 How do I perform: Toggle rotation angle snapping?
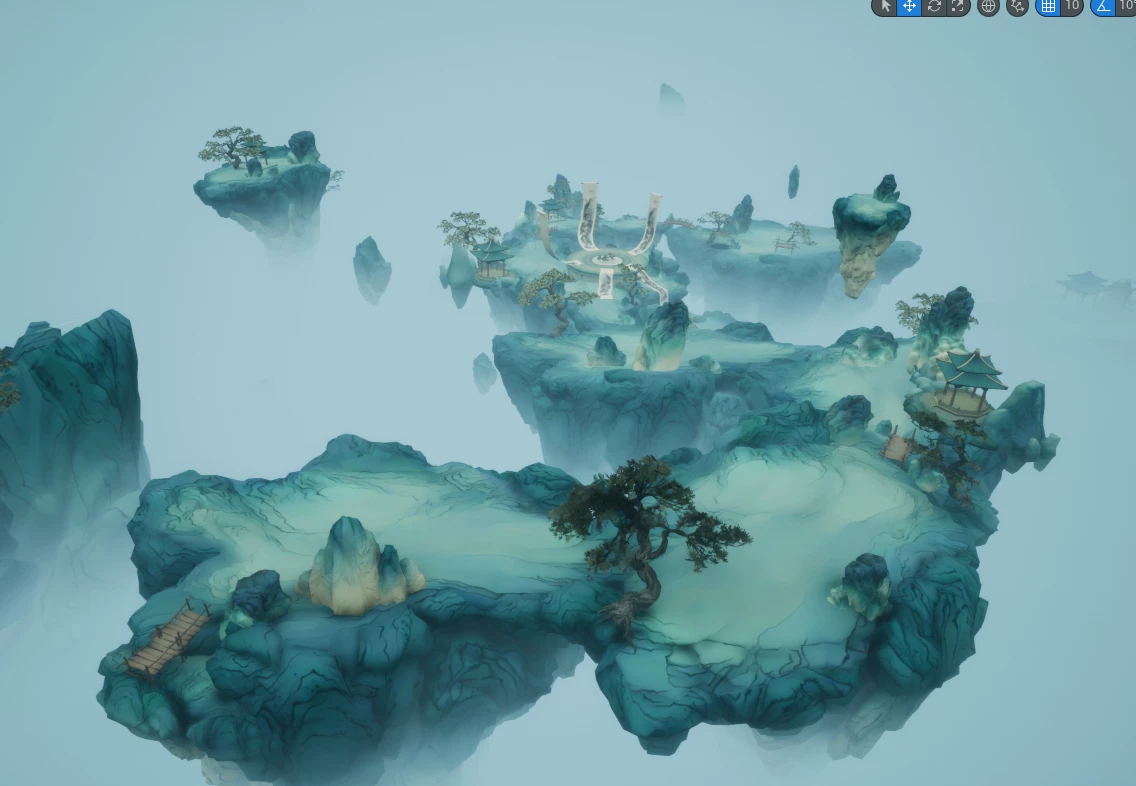pyautogui.click(x=1103, y=6)
